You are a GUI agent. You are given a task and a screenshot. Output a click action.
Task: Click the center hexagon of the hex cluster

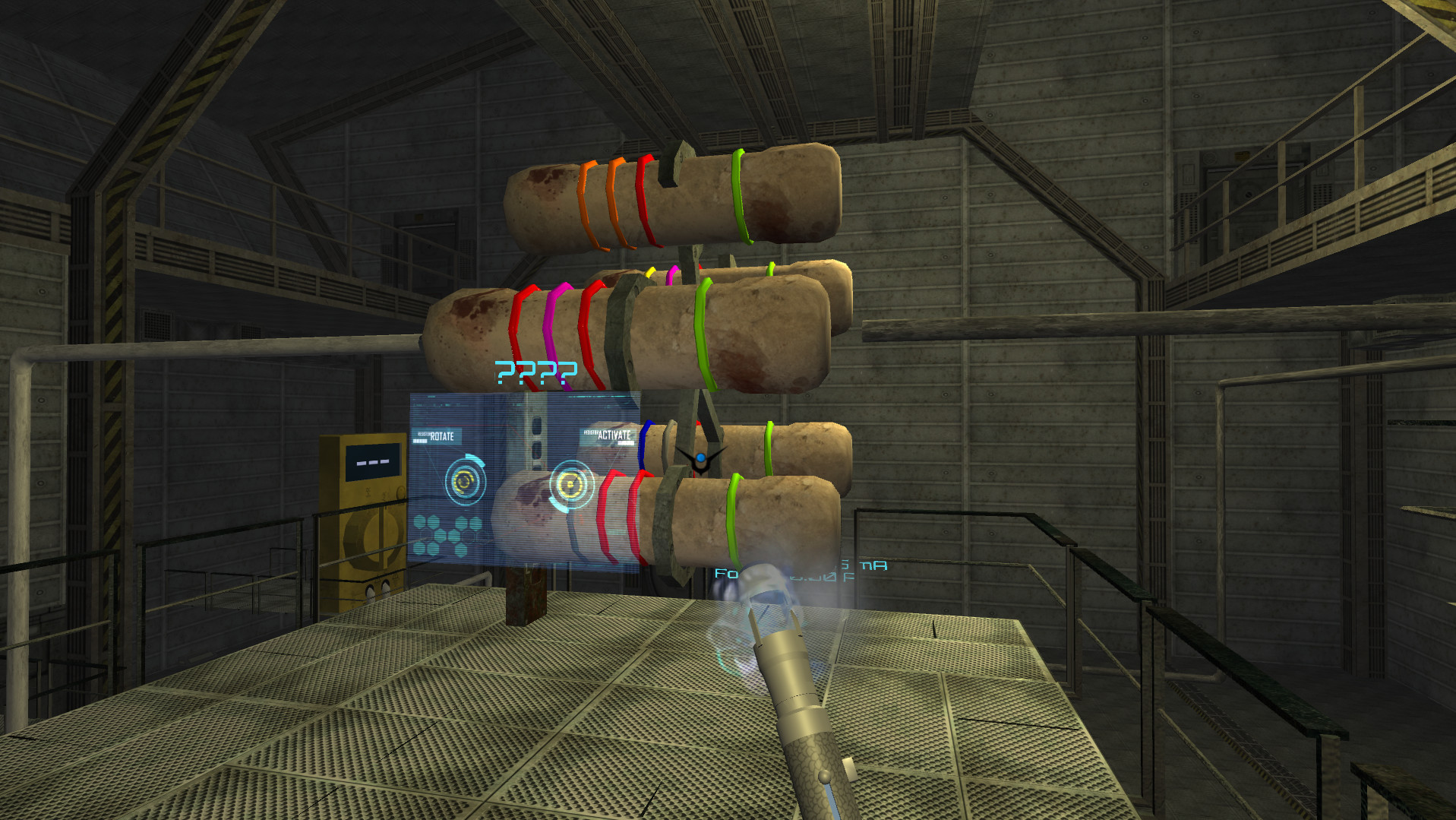click(441, 534)
